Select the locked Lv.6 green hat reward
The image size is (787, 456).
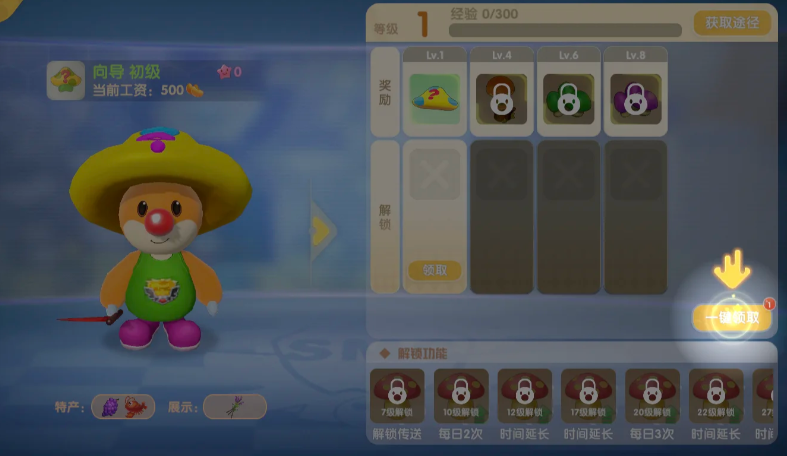coord(568,98)
